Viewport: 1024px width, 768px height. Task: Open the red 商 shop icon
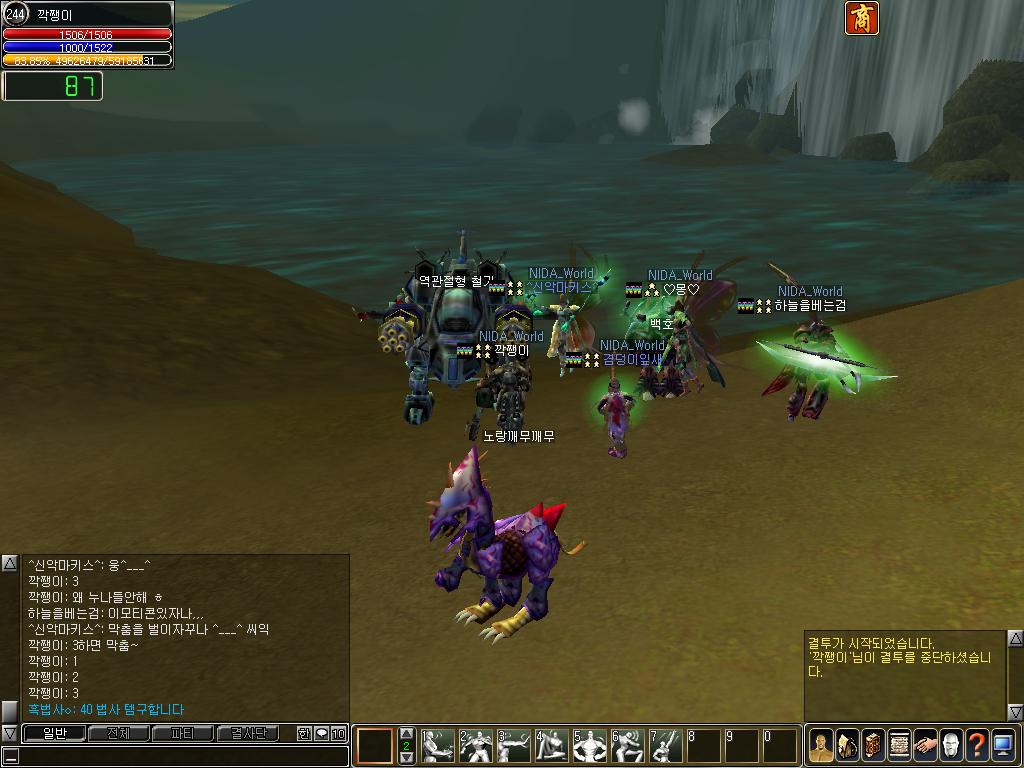(x=861, y=18)
